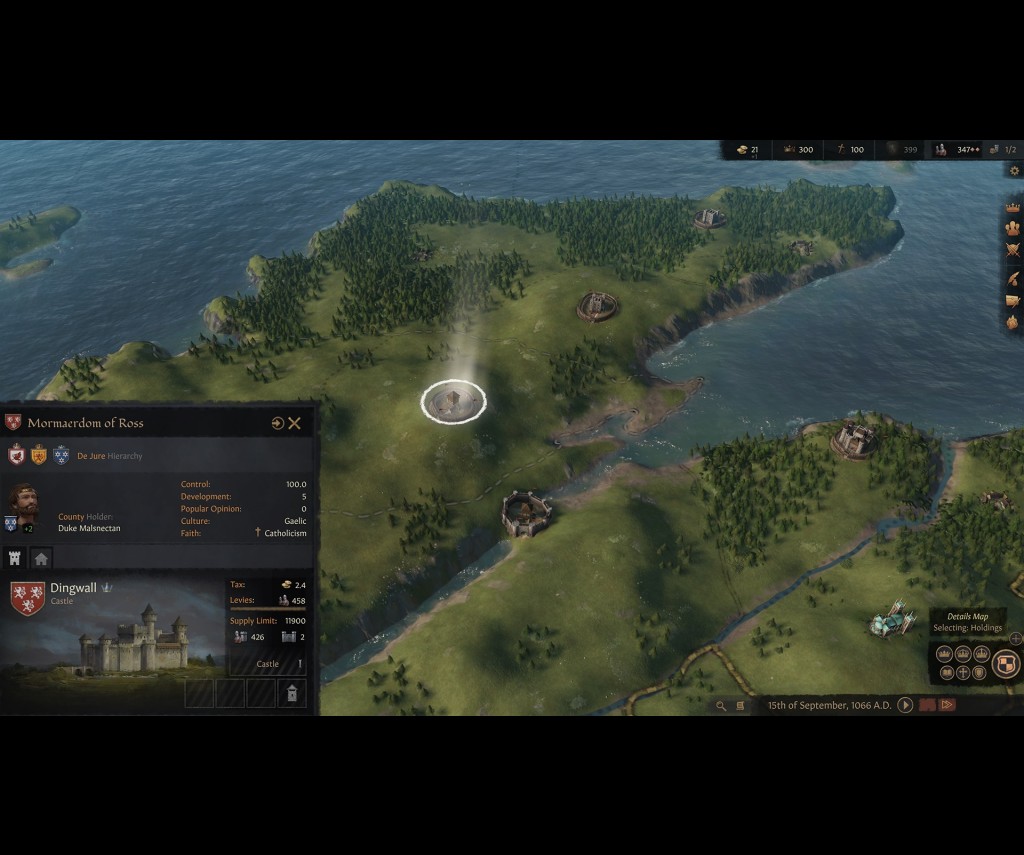
Task: Open the council sidebar menu
Action: pyautogui.click(x=1012, y=228)
